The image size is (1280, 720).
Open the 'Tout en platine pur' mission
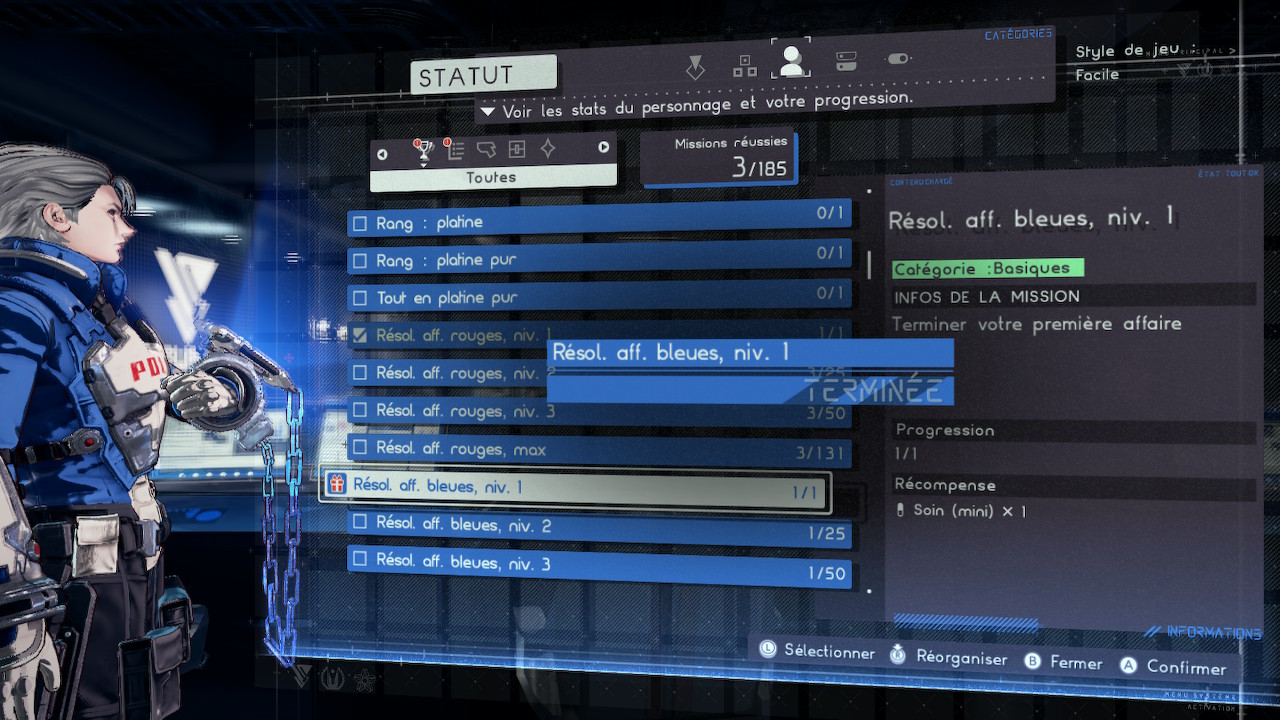[x=598, y=298]
